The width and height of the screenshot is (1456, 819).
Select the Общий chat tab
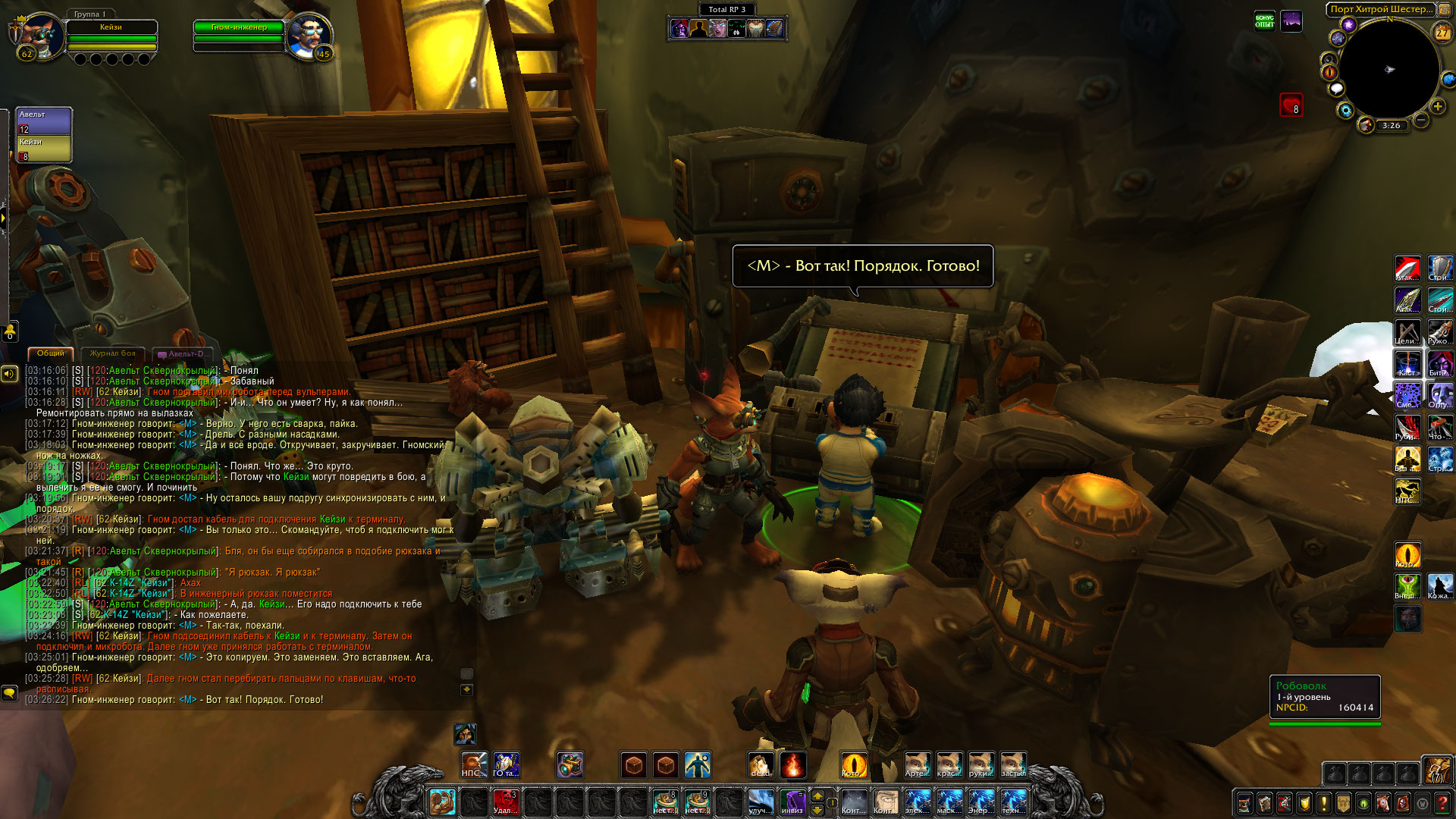click(51, 353)
